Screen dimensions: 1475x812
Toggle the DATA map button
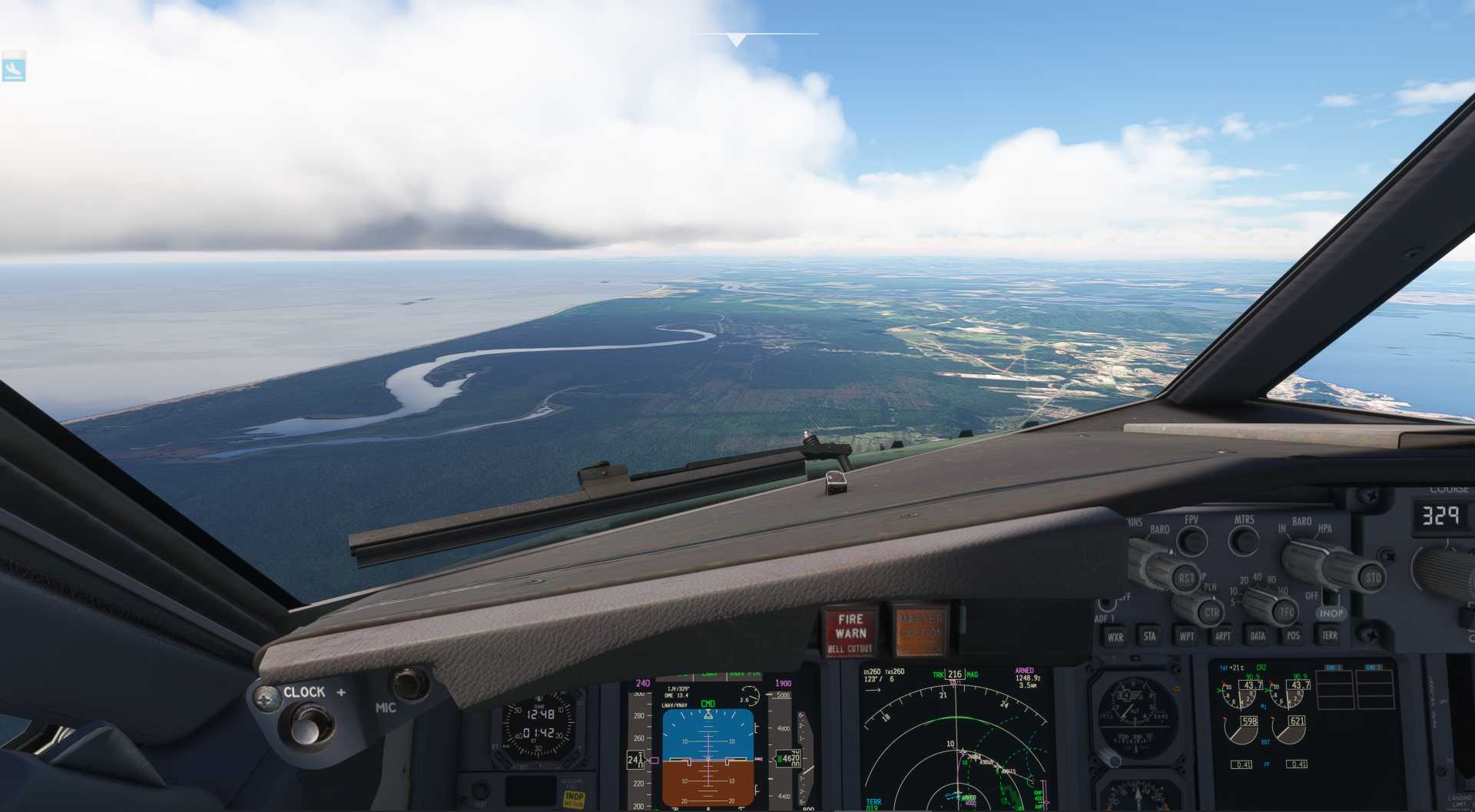coord(1258,635)
